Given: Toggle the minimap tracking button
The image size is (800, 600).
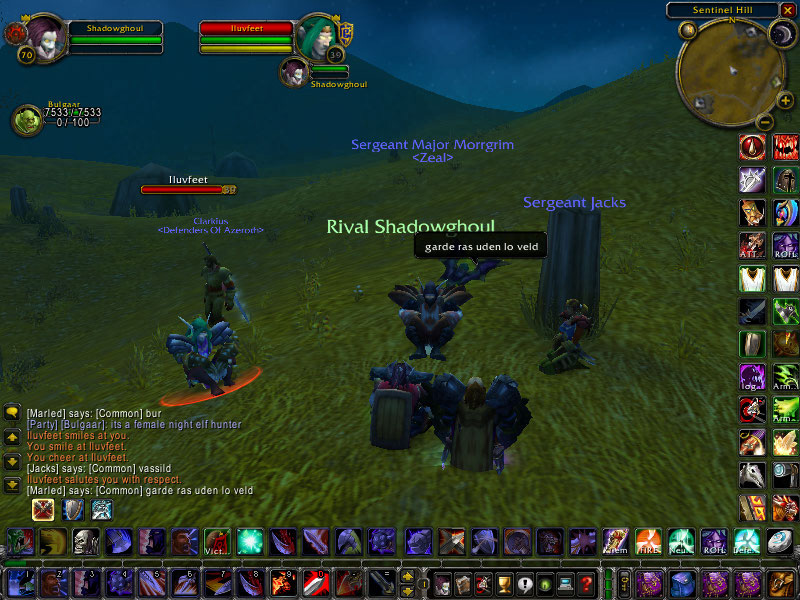Looking at the screenshot, I should (687, 30).
